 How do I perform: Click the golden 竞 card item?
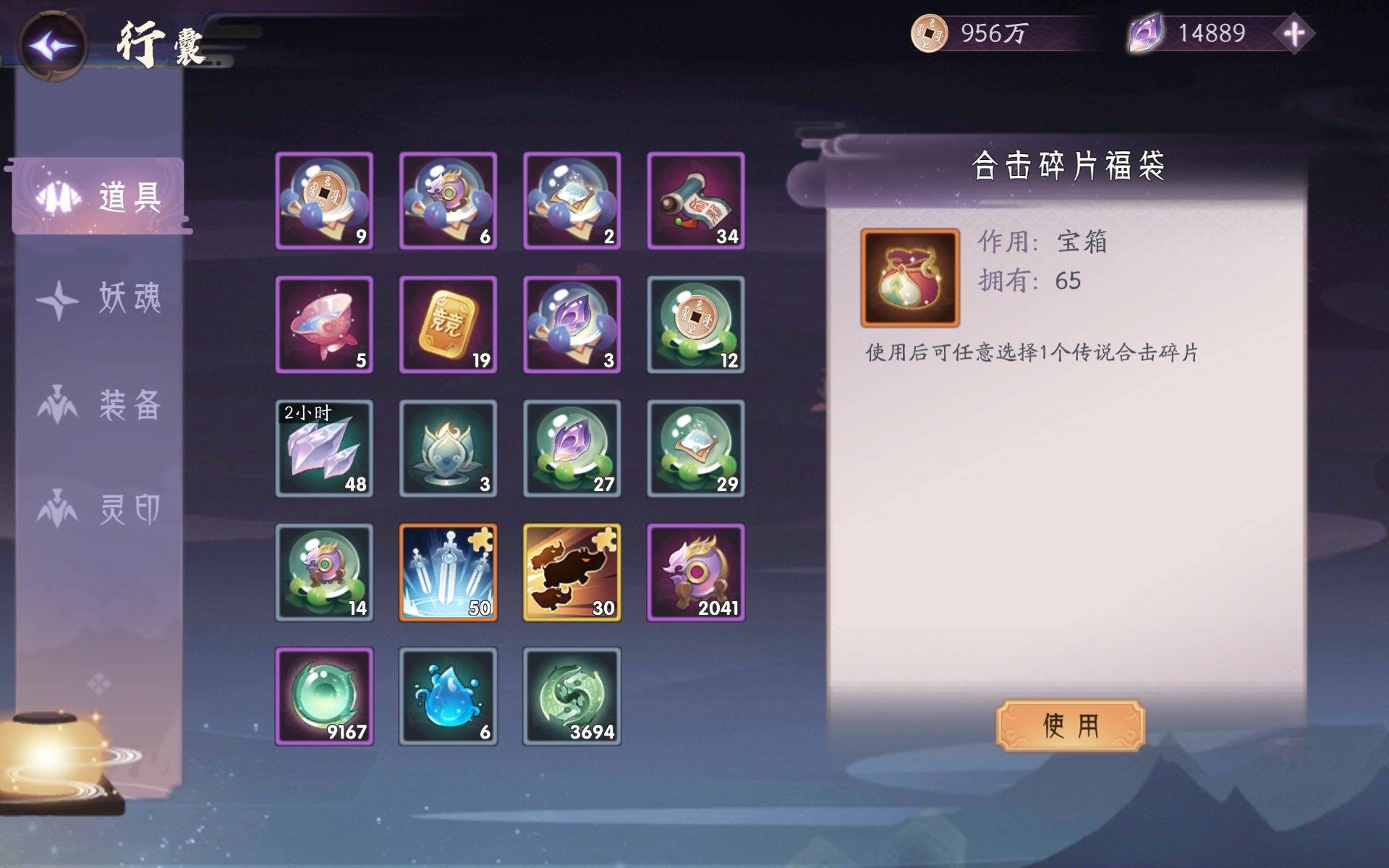(449, 325)
